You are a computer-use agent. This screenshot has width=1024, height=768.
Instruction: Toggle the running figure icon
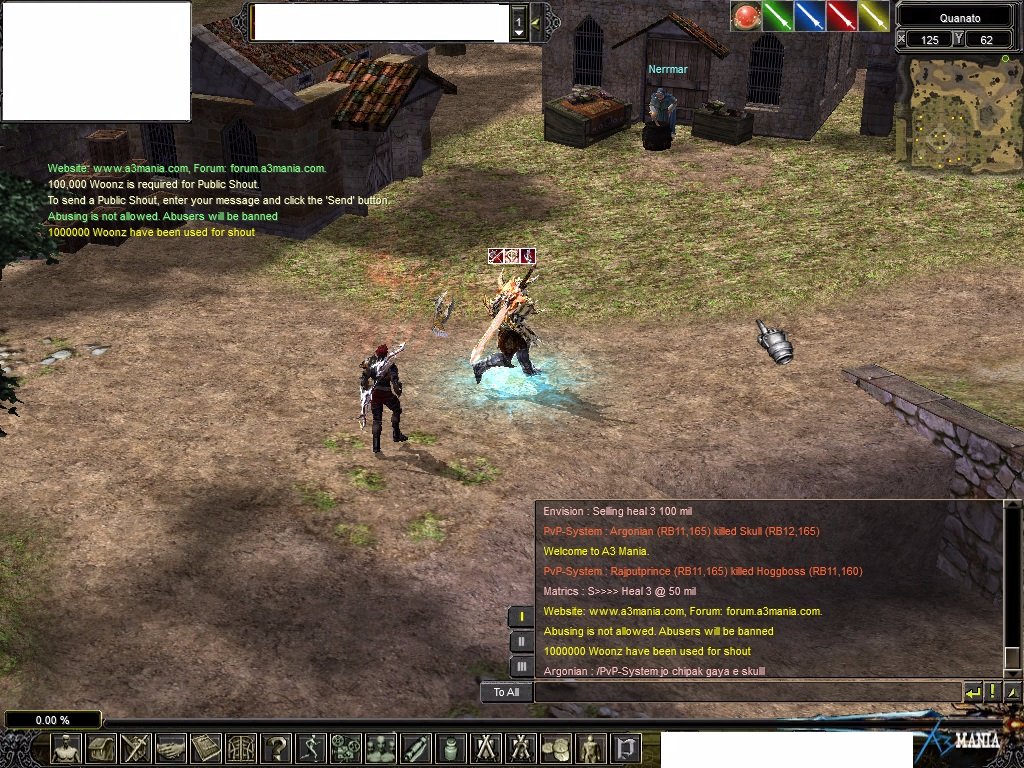coord(311,748)
